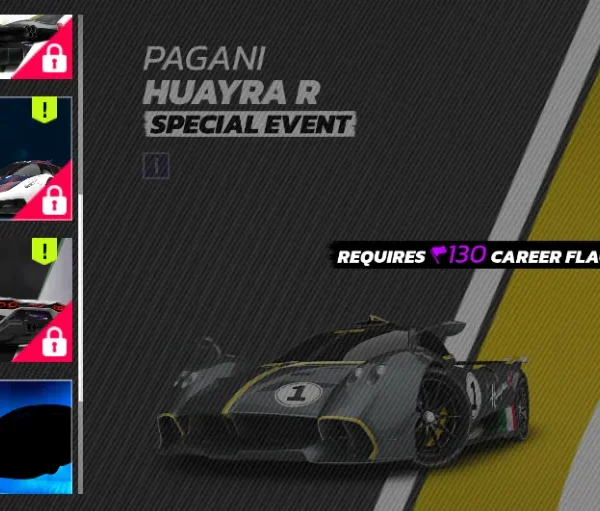Click the small info icon under Special Event
Image resolution: width=600 pixels, height=511 pixels.
pos(157,165)
